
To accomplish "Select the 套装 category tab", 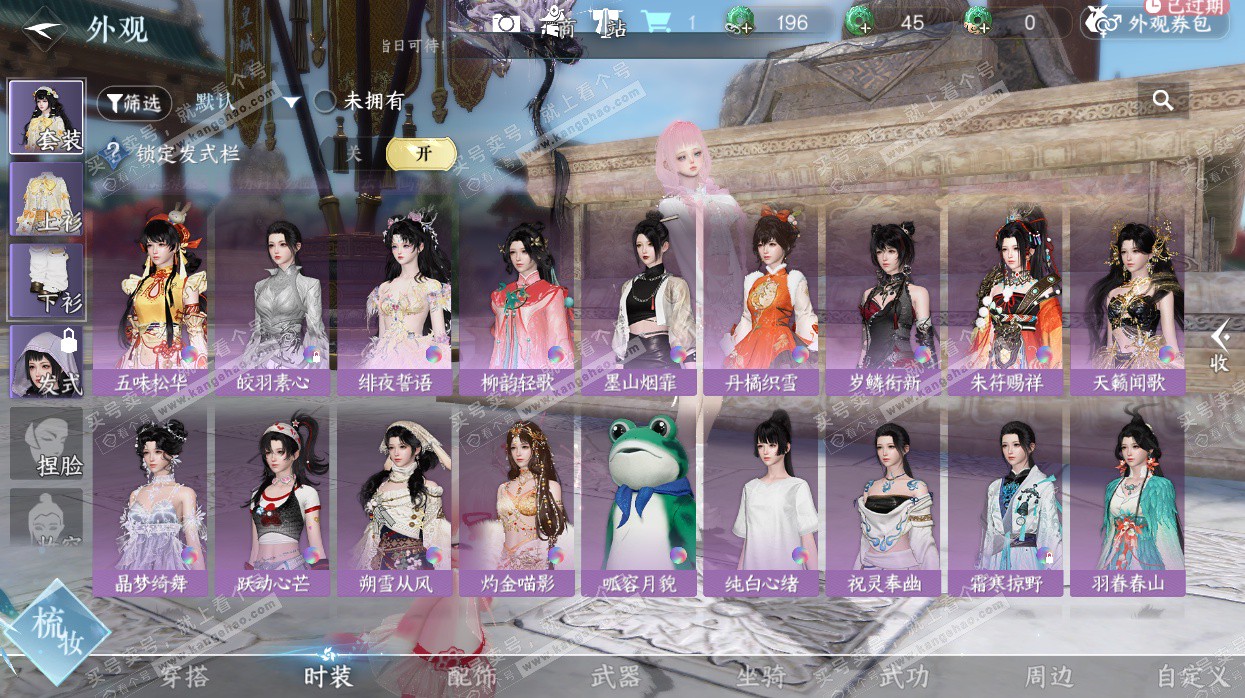I will 47,117.
